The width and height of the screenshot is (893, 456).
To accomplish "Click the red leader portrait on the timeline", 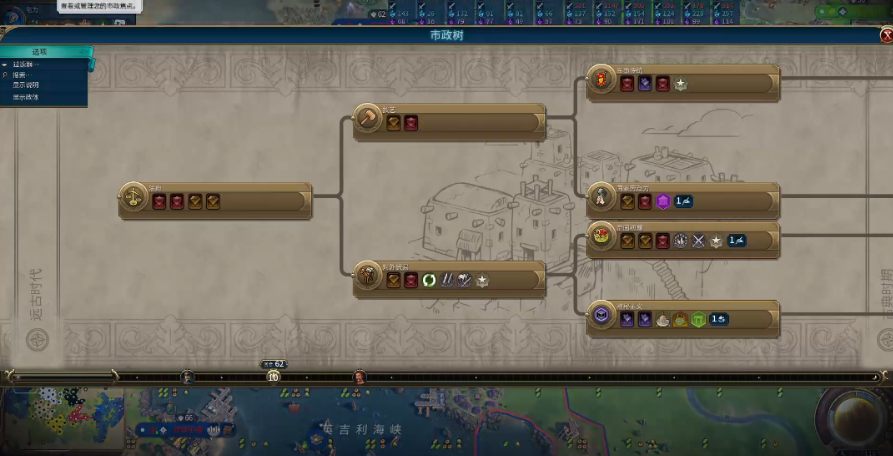I will [x=359, y=377].
